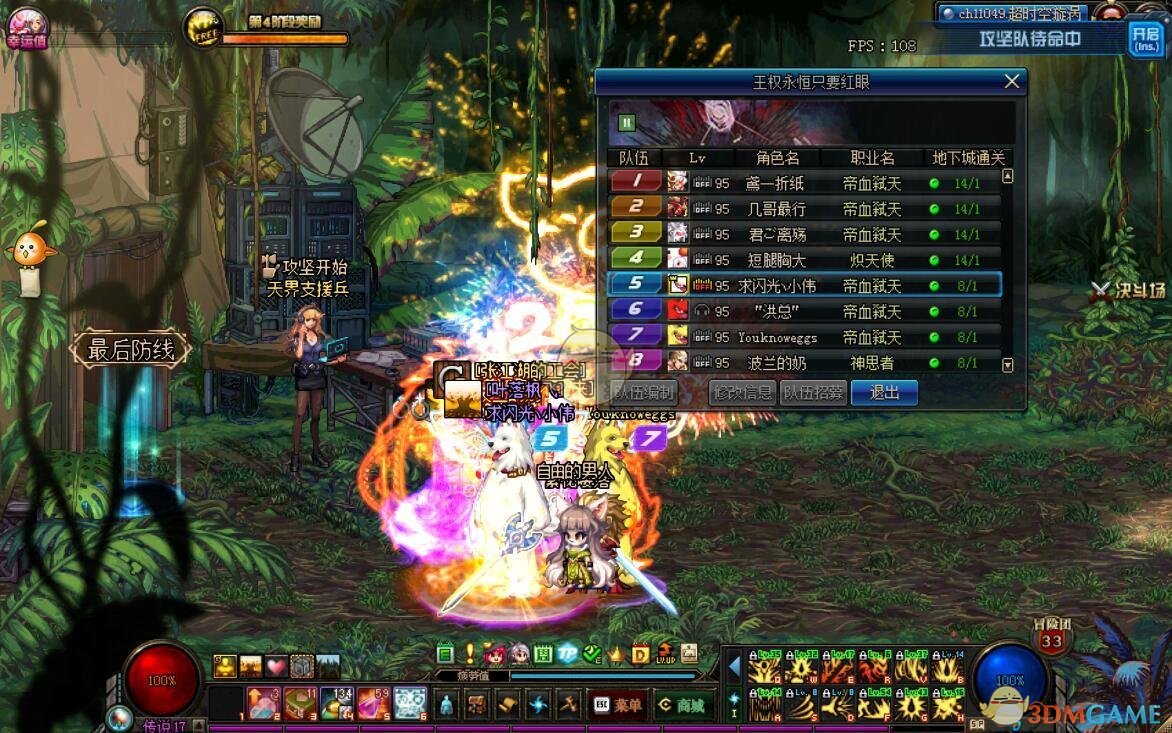The width and height of the screenshot is (1172, 733).
Task: Toggle the green pause button on the banner
Action: (x=627, y=123)
